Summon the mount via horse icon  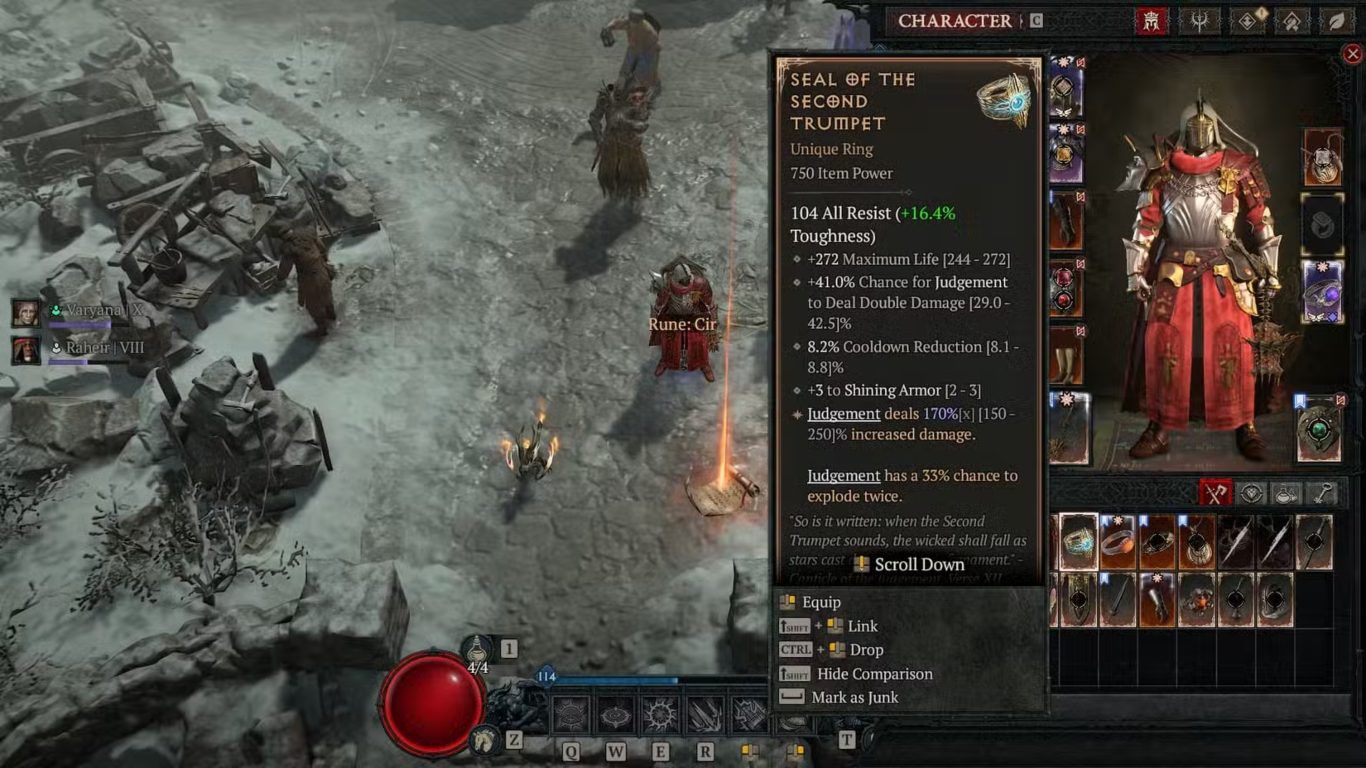coord(486,739)
